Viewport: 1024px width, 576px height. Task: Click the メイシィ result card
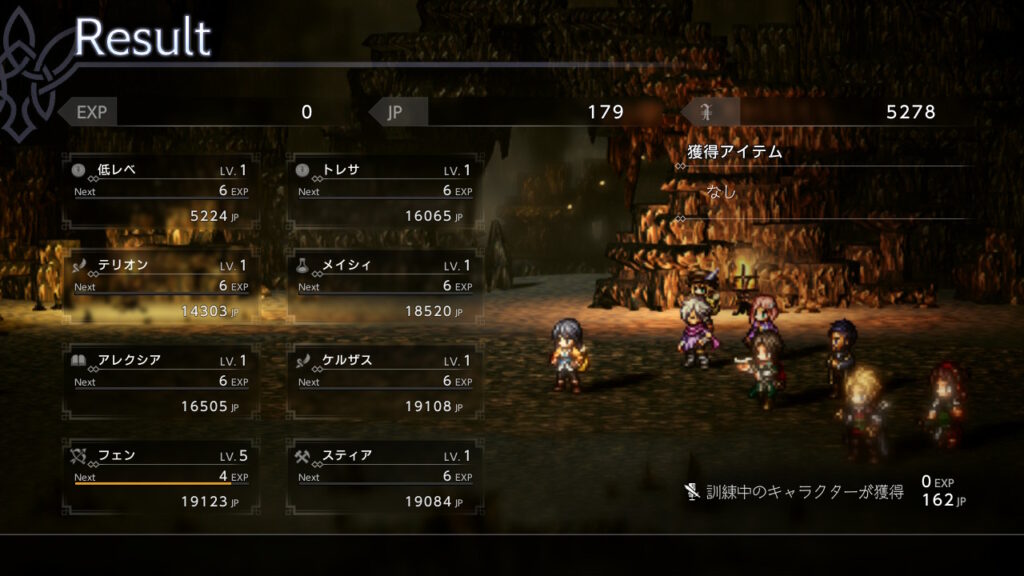[385, 287]
